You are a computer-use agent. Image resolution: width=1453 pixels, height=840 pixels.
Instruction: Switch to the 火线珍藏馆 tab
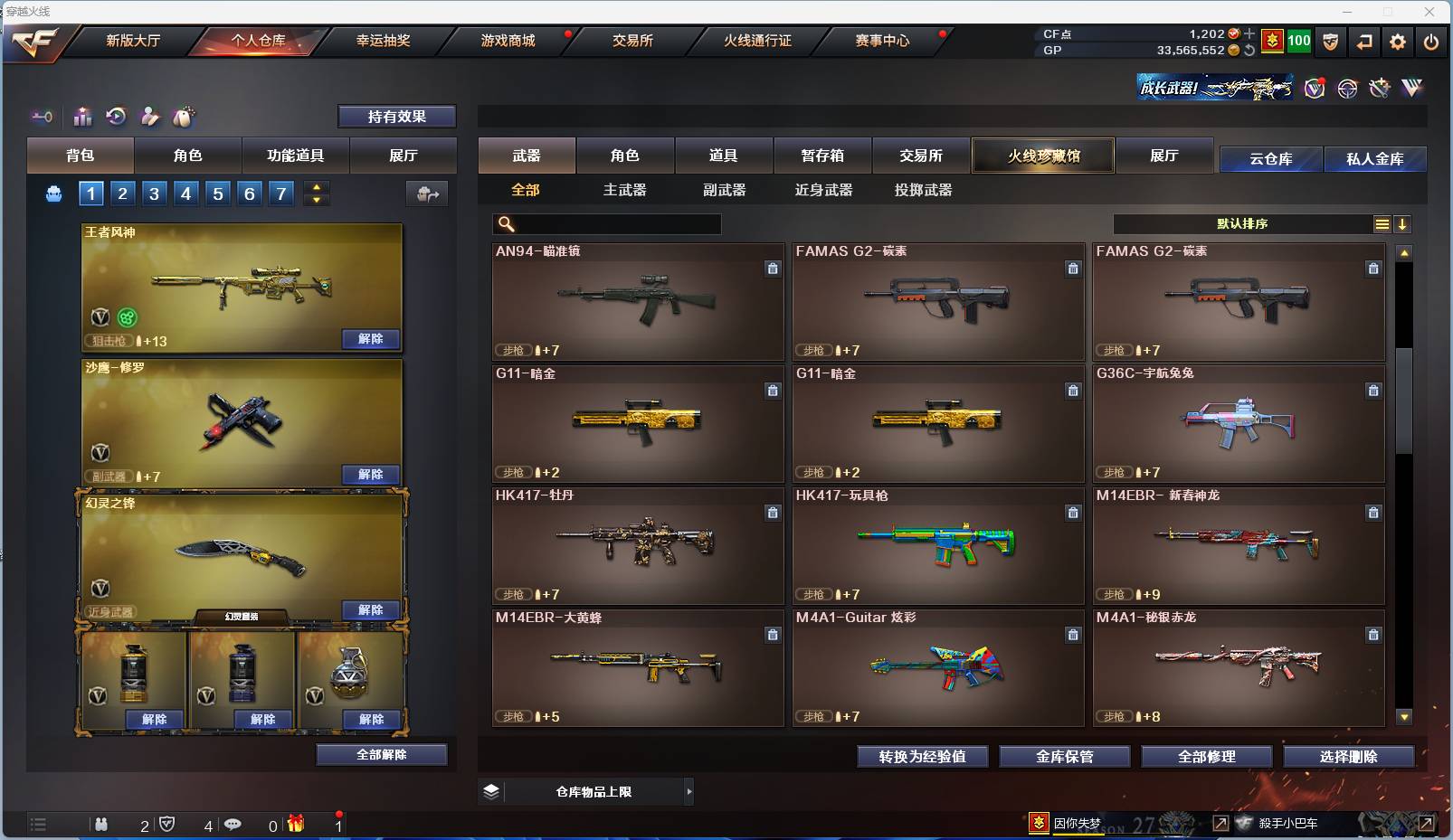pos(1042,156)
